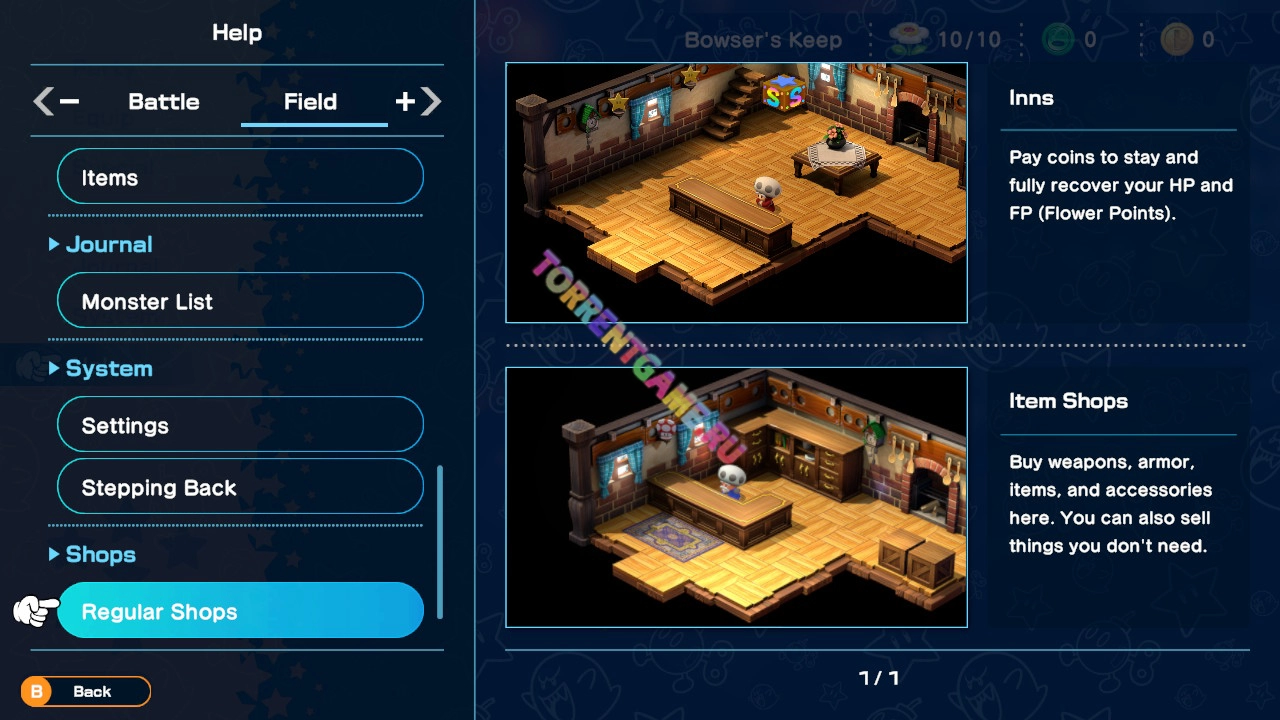This screenshot has width=1280, height=720.
Task: Open the Items help entry
Action: pyautogui.click(x=240, y=177)
